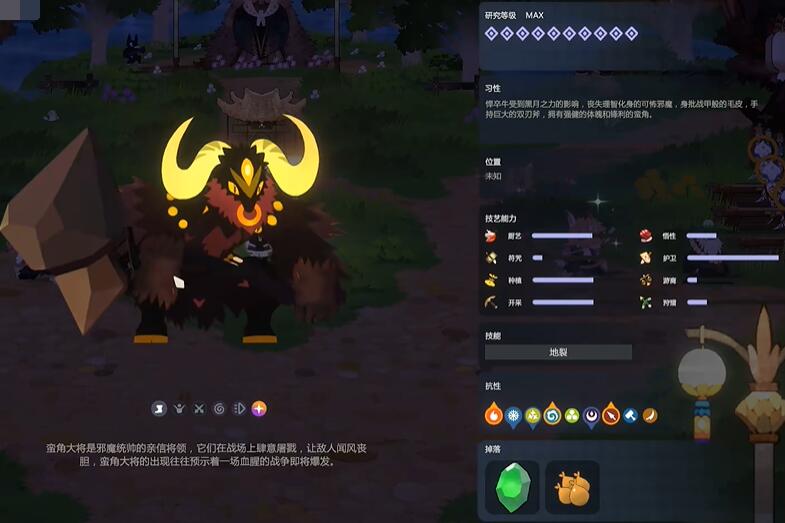
Task: Activate the orange-purple sparkle icon
Action: coord(259,408)
